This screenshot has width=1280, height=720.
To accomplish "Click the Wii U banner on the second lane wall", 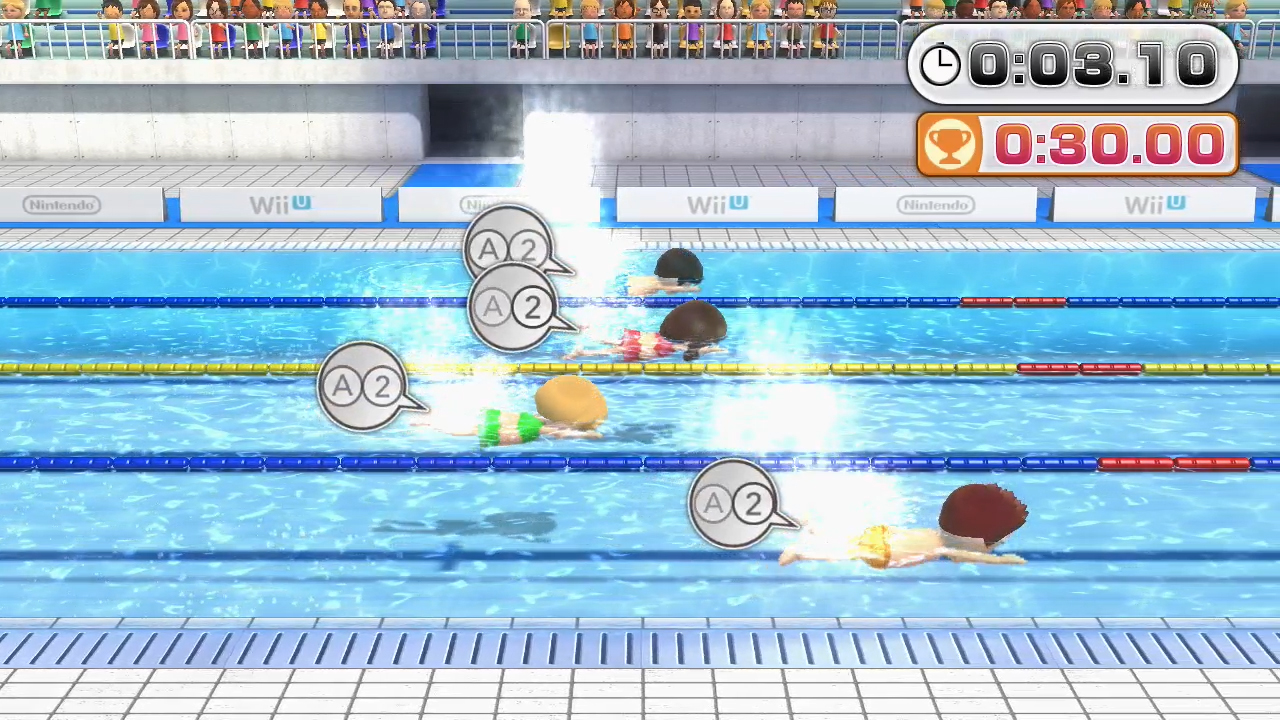I will (279, 204).
